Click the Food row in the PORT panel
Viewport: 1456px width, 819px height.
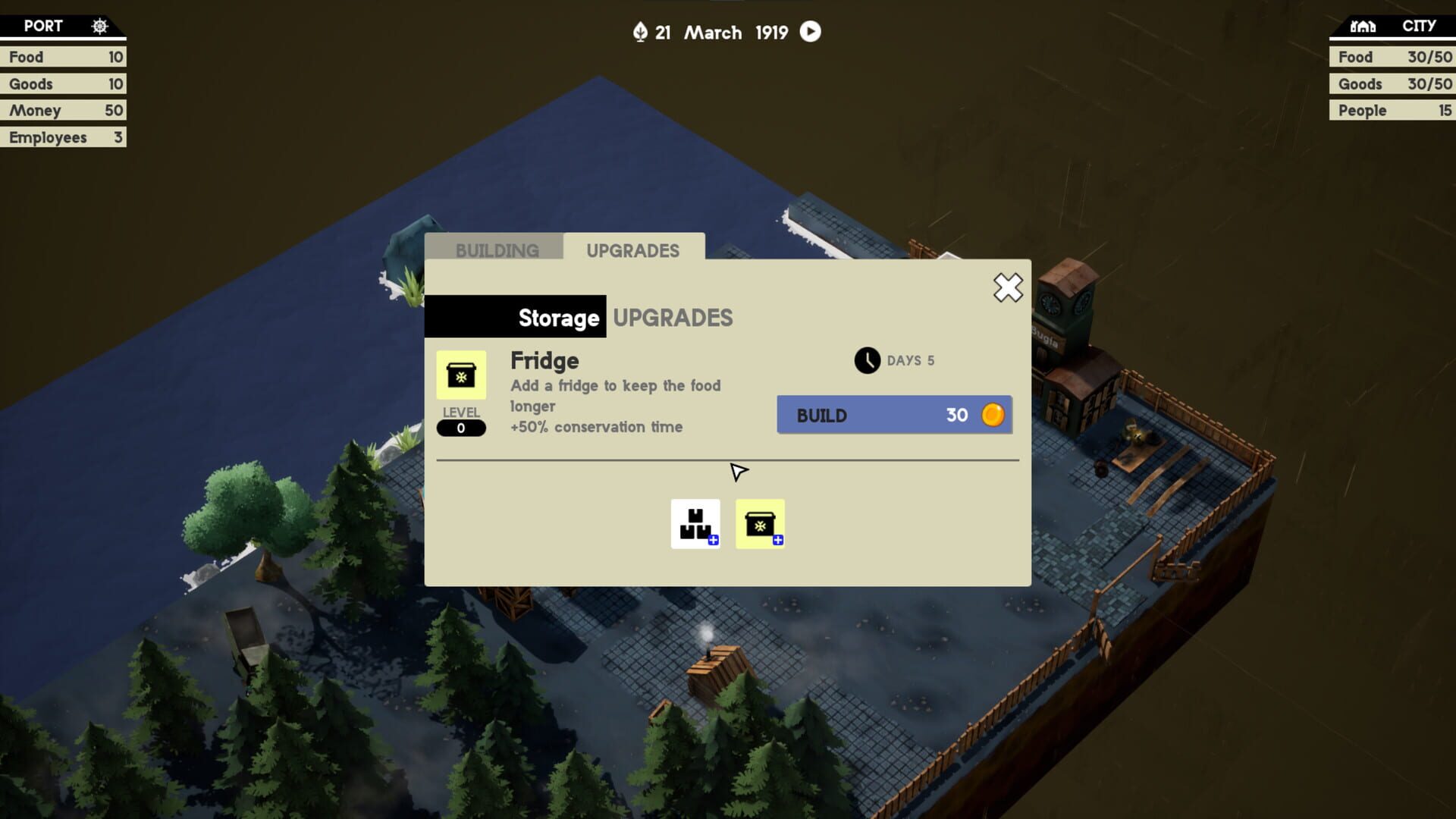64,57
